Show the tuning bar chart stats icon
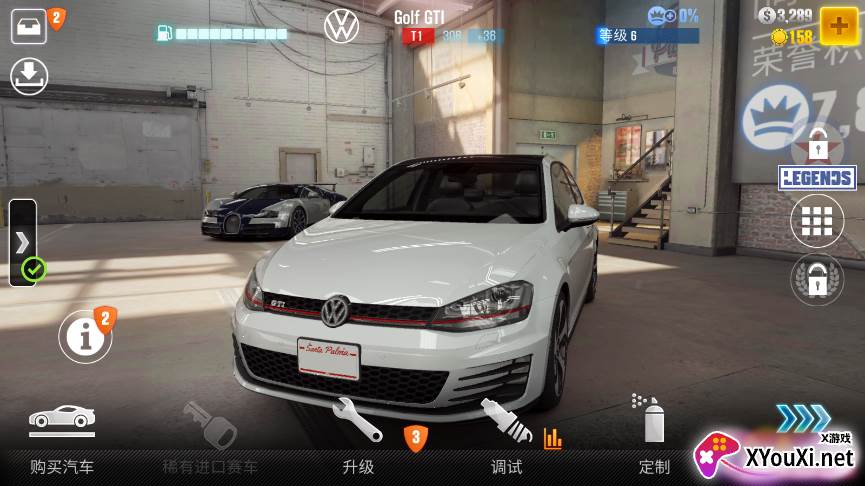 (552, 438)
